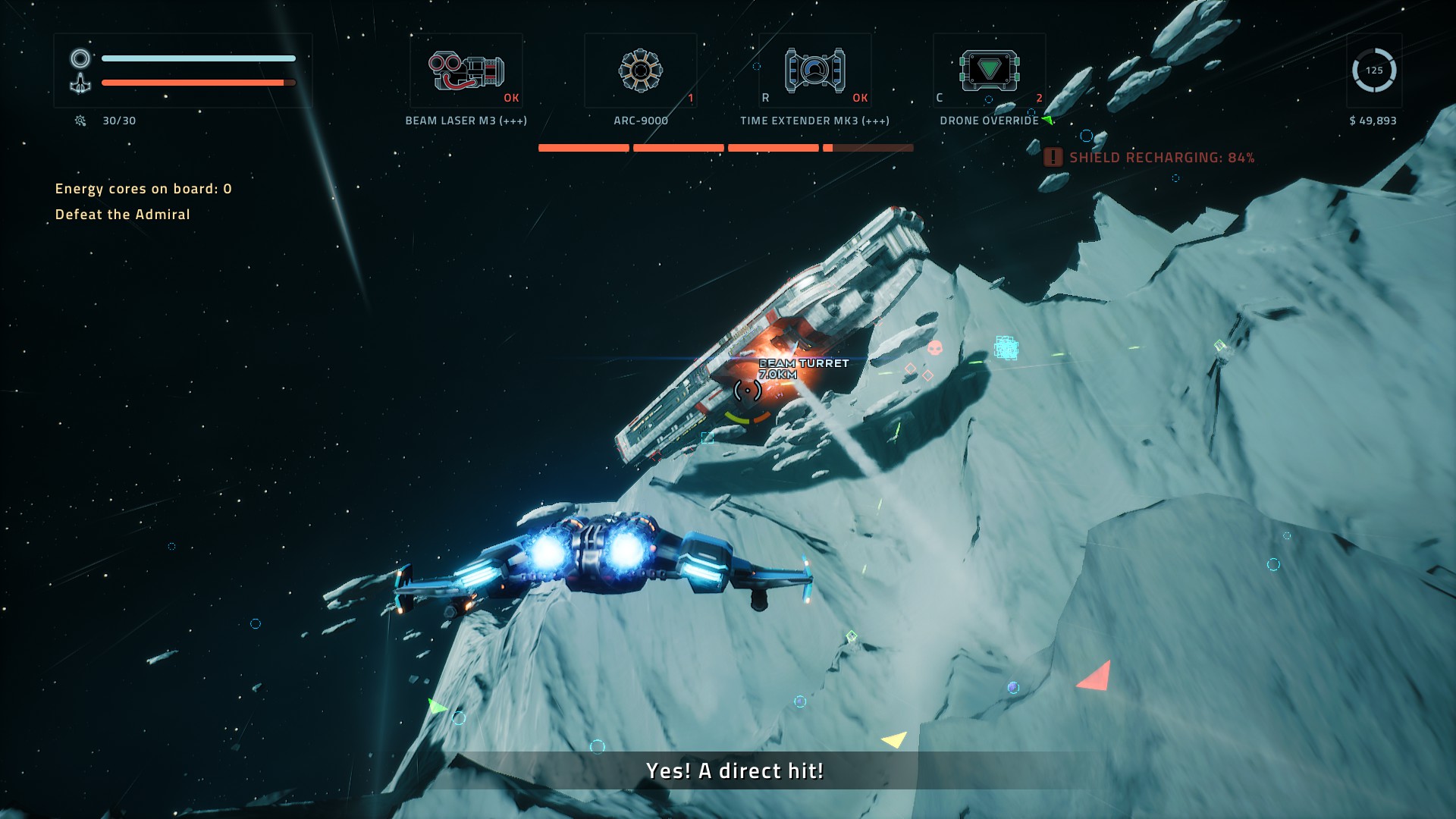Click the Defeat the Admiral objective
Image resolution: width=1456 pixels, height=819 pixels.
(123, 215)
